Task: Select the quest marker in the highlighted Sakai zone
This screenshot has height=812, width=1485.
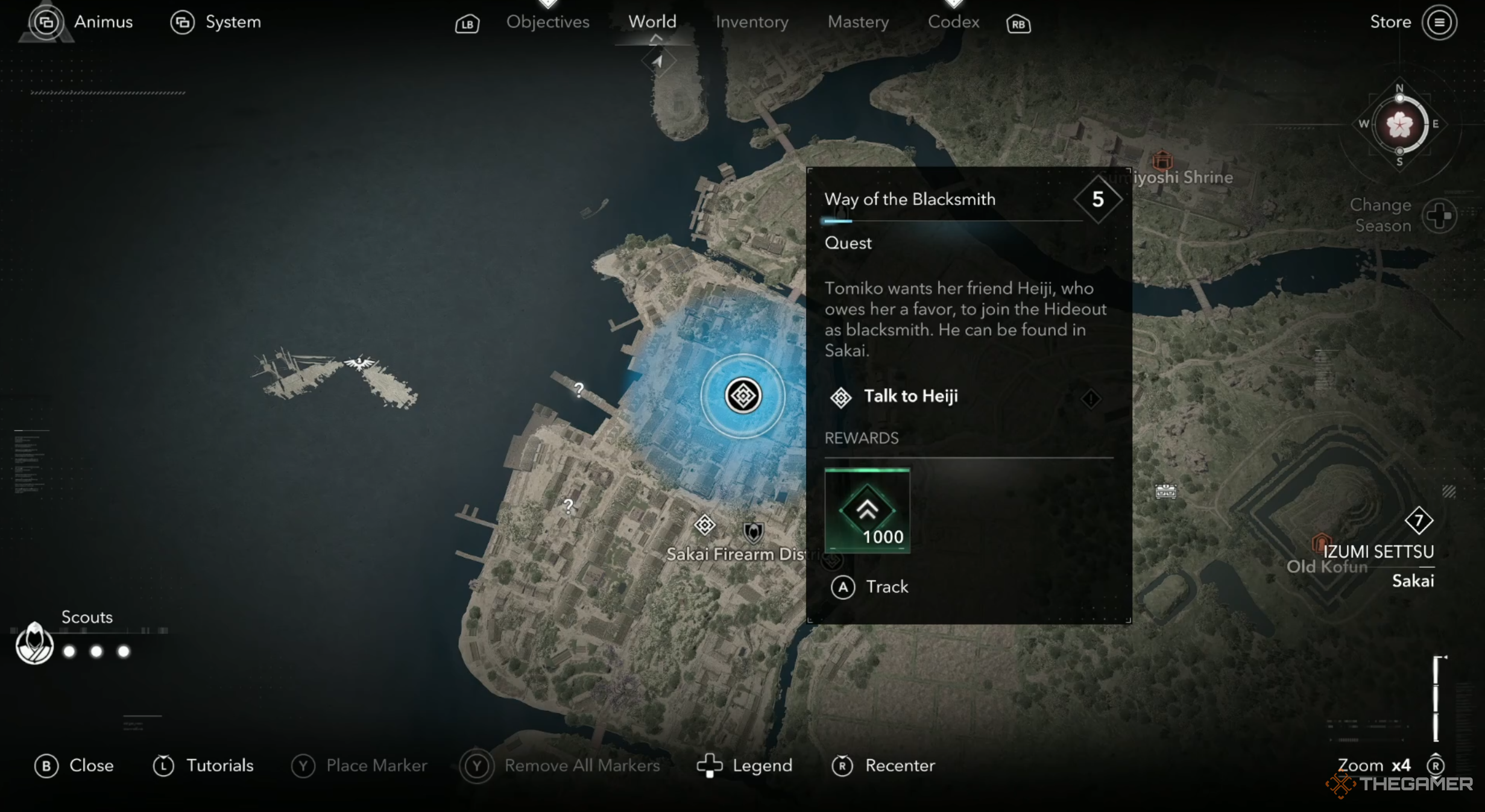Action: [x=743, y=396]
